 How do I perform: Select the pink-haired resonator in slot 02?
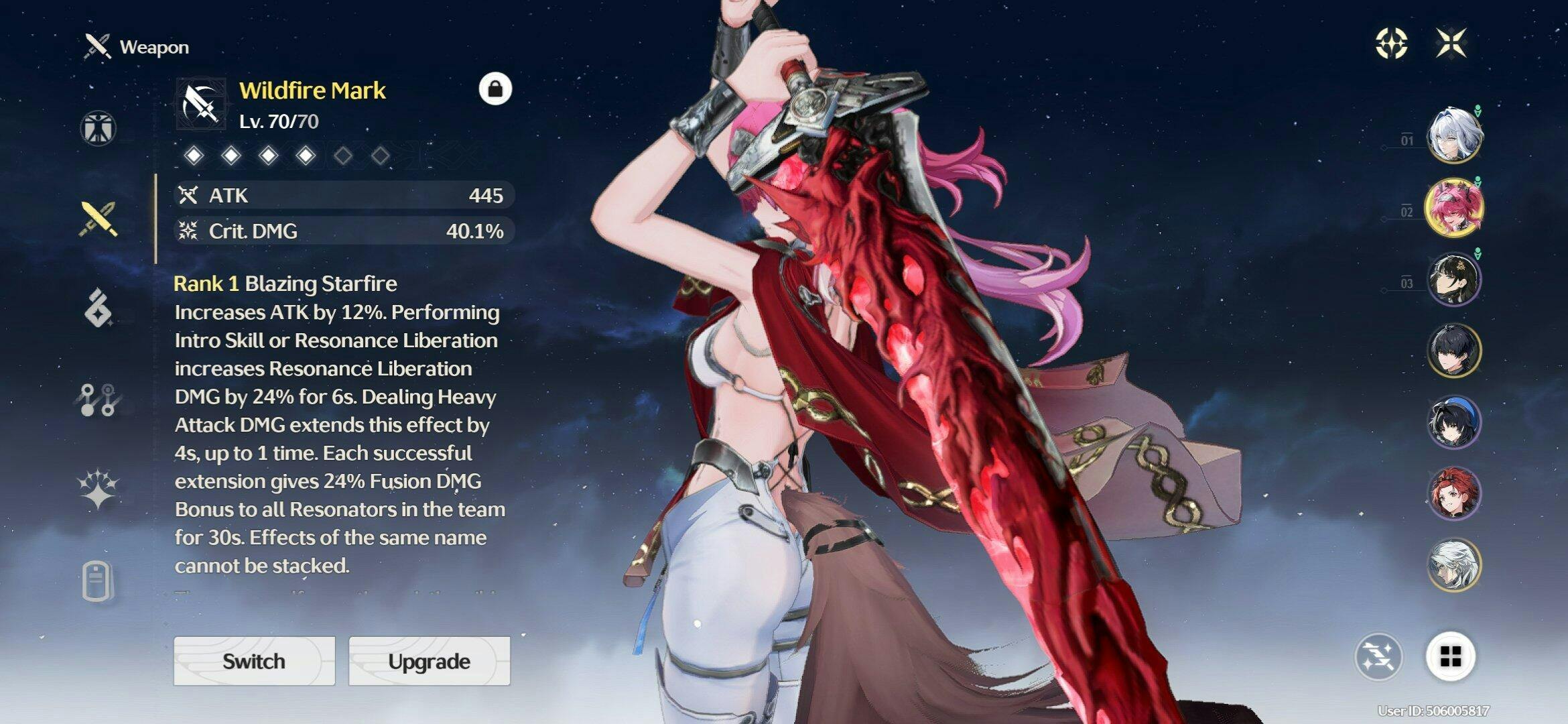(1453, 207)
